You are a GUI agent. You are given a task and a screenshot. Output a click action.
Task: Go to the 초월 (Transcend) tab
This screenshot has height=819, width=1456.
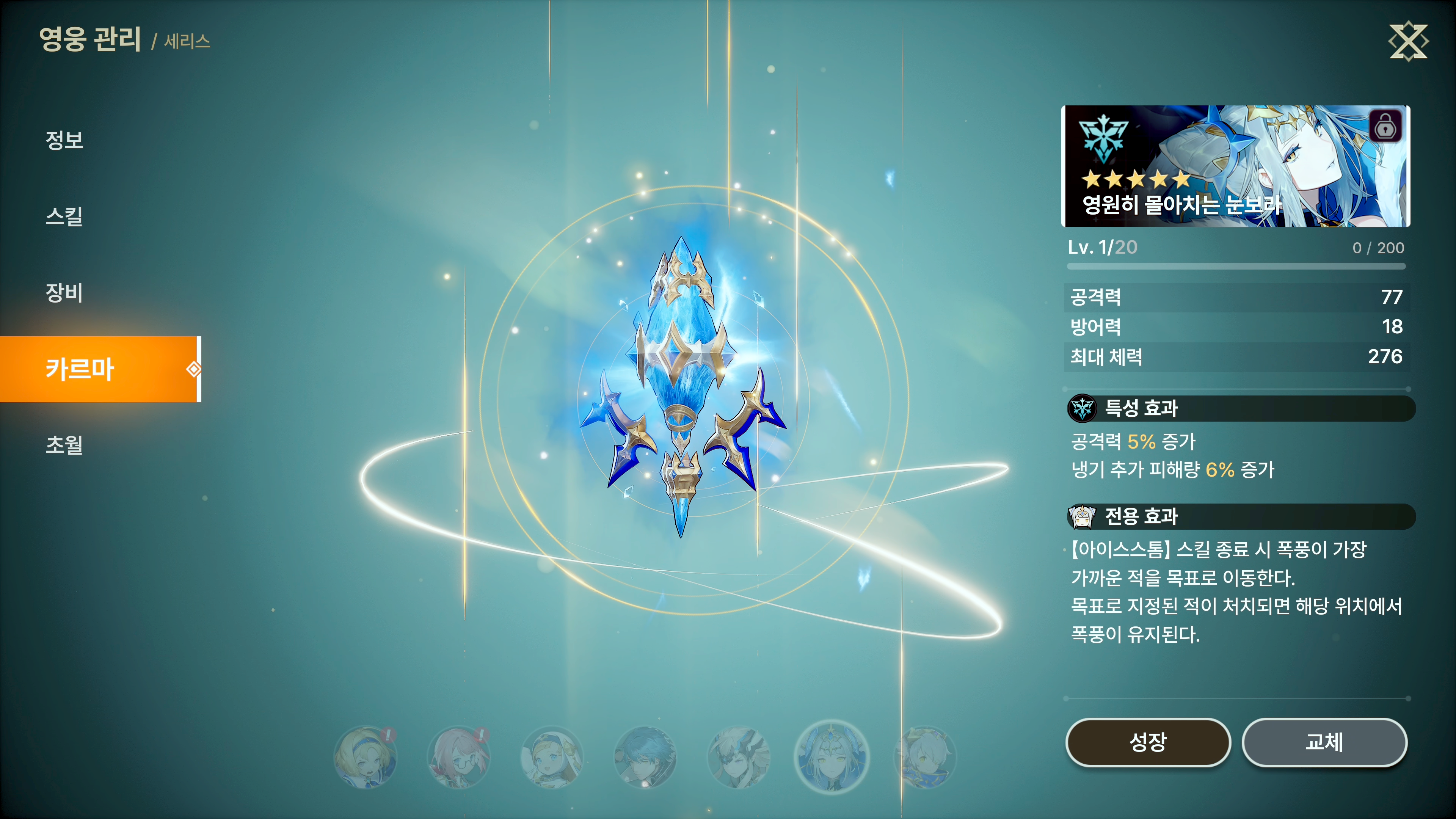click(64, 444)
